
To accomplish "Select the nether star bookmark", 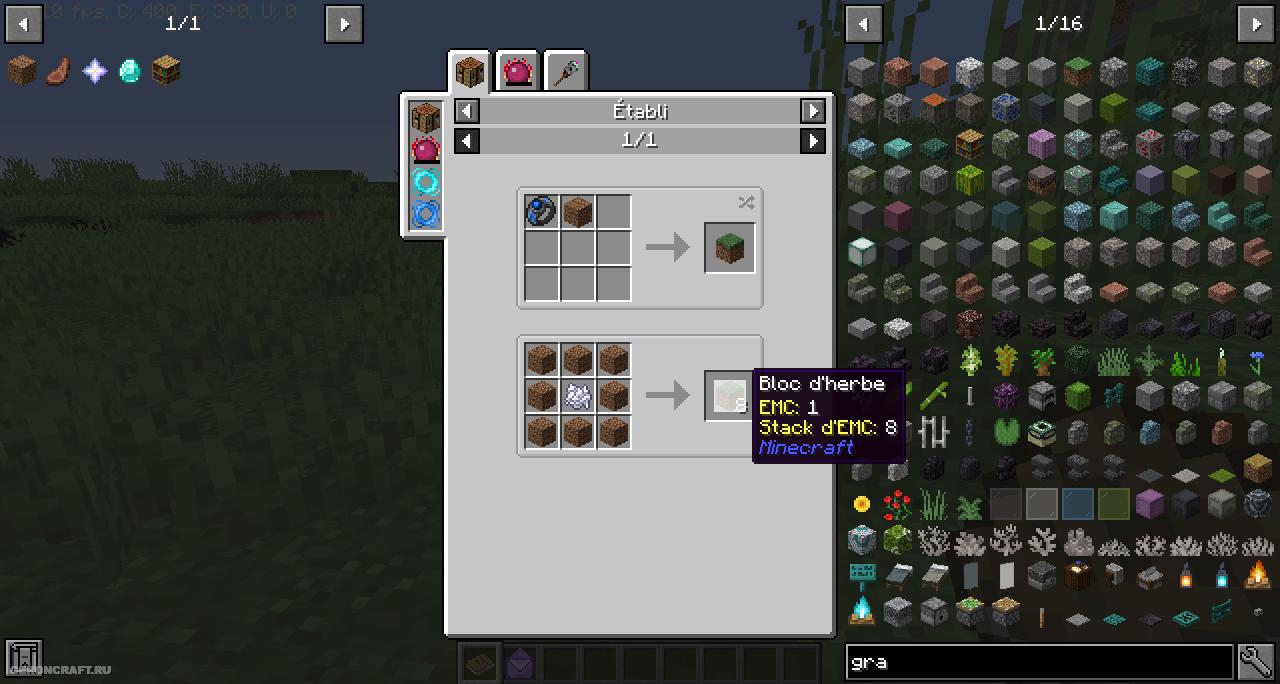I will (x=94, y=70).
